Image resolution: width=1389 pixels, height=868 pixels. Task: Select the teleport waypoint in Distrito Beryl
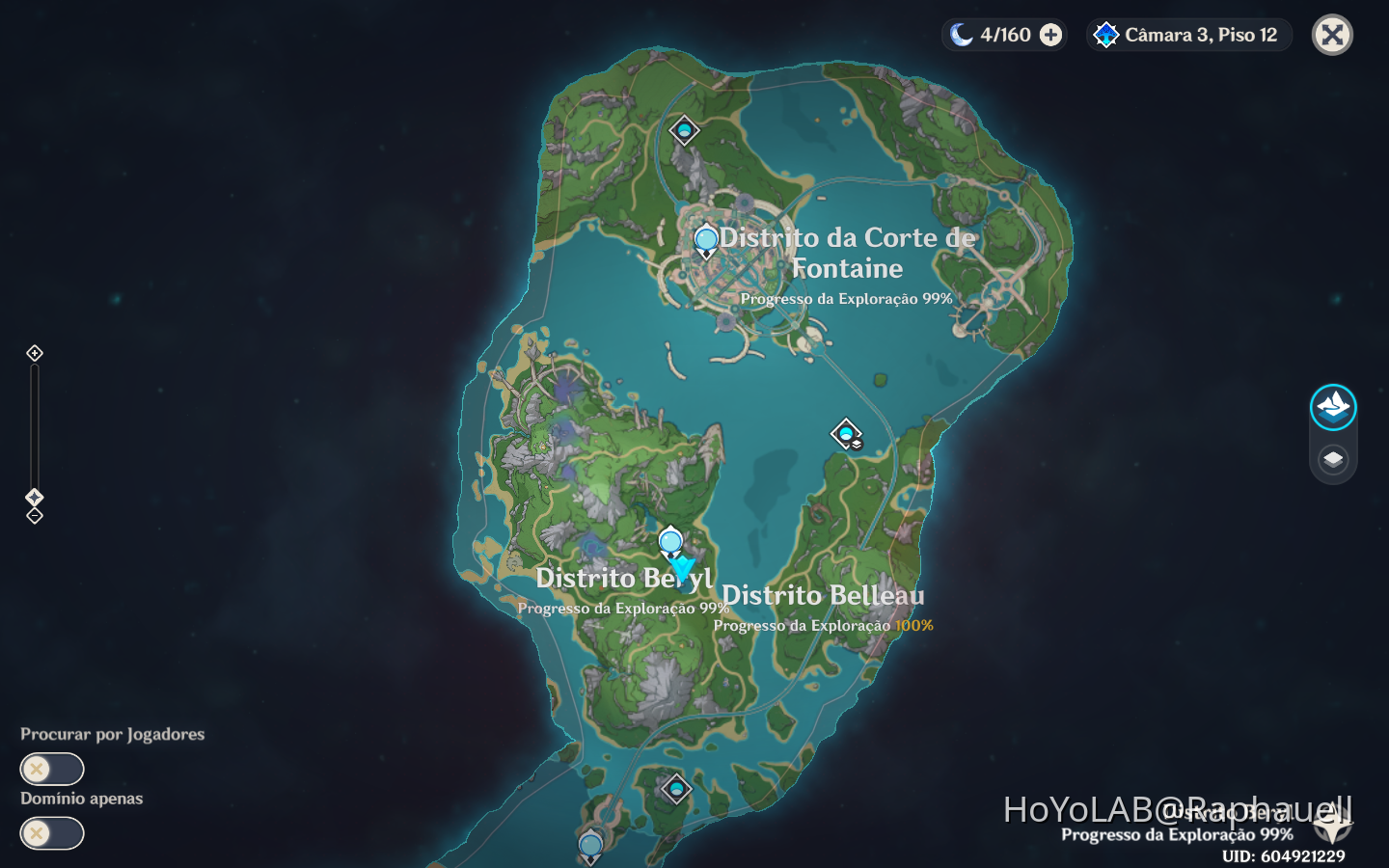pos(669,542)
